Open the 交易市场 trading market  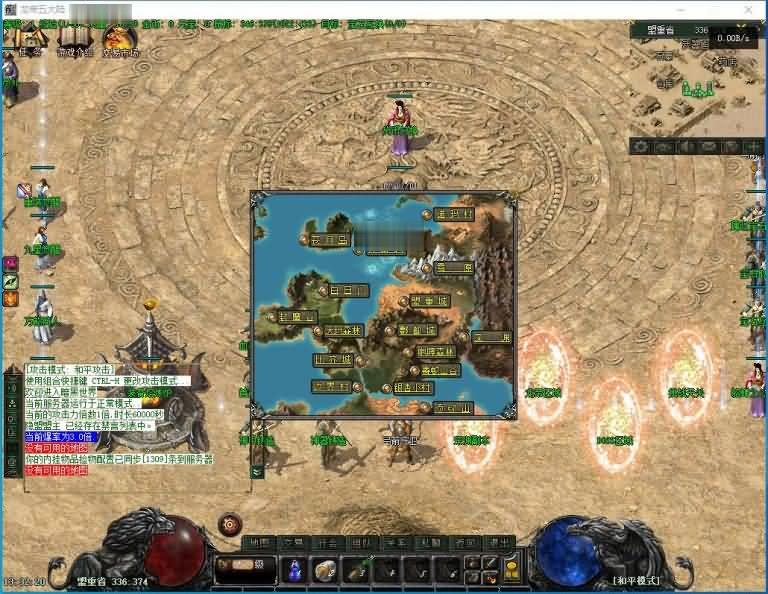121,43
